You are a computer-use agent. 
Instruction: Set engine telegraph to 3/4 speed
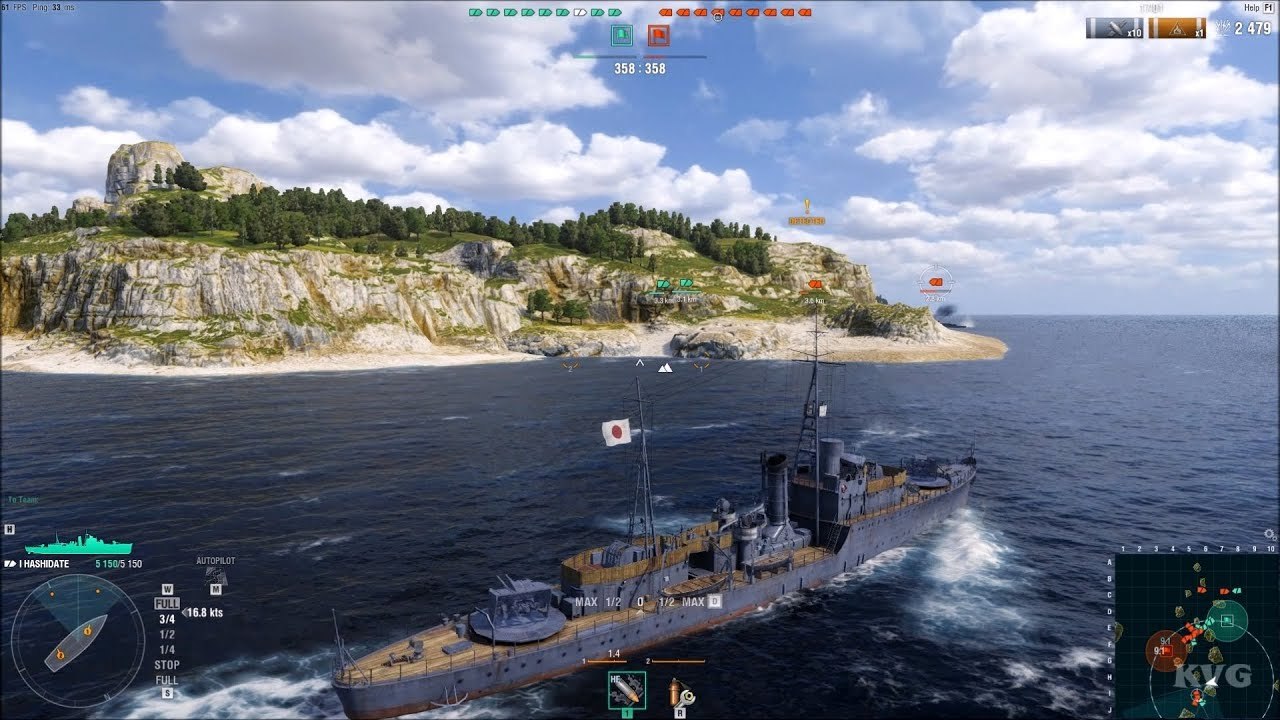pos(167,619)
